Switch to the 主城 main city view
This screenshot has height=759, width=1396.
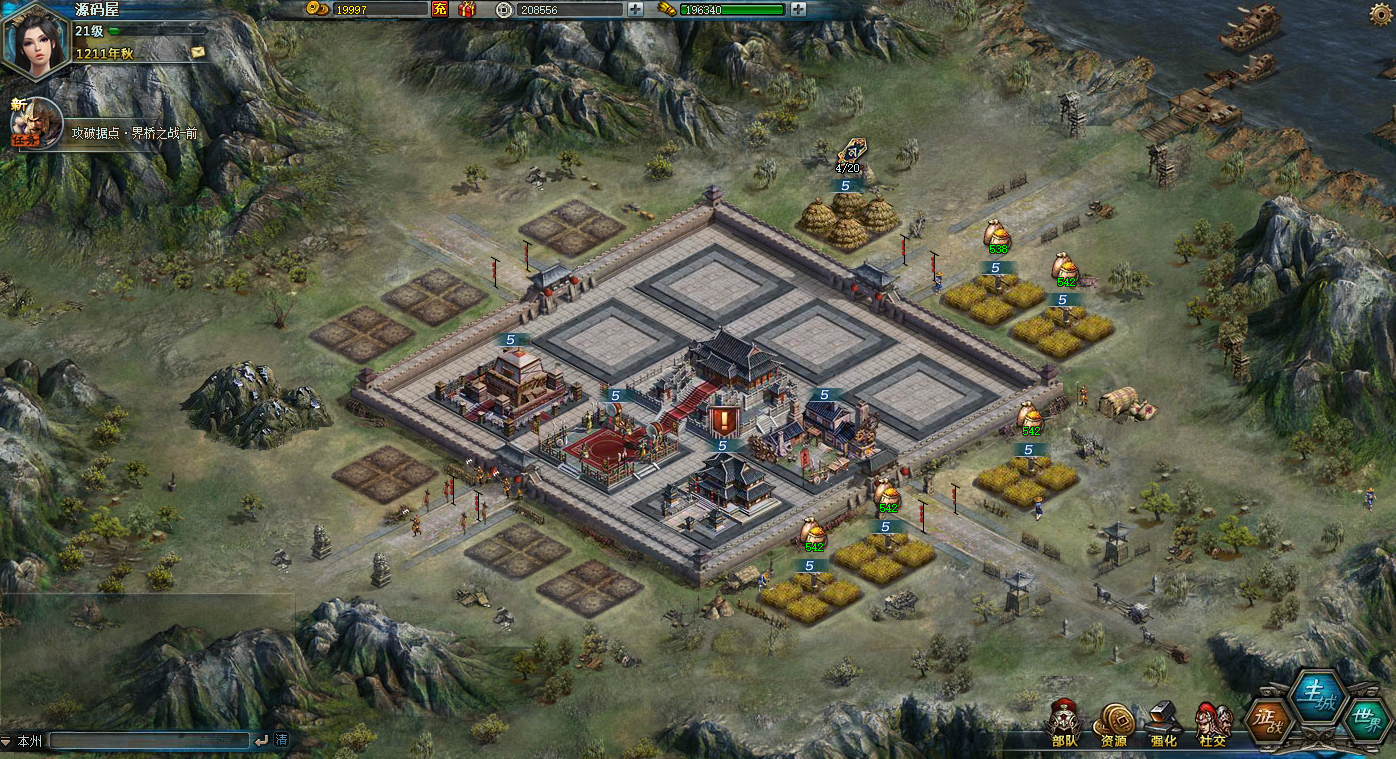click(x=1317, y=694)
